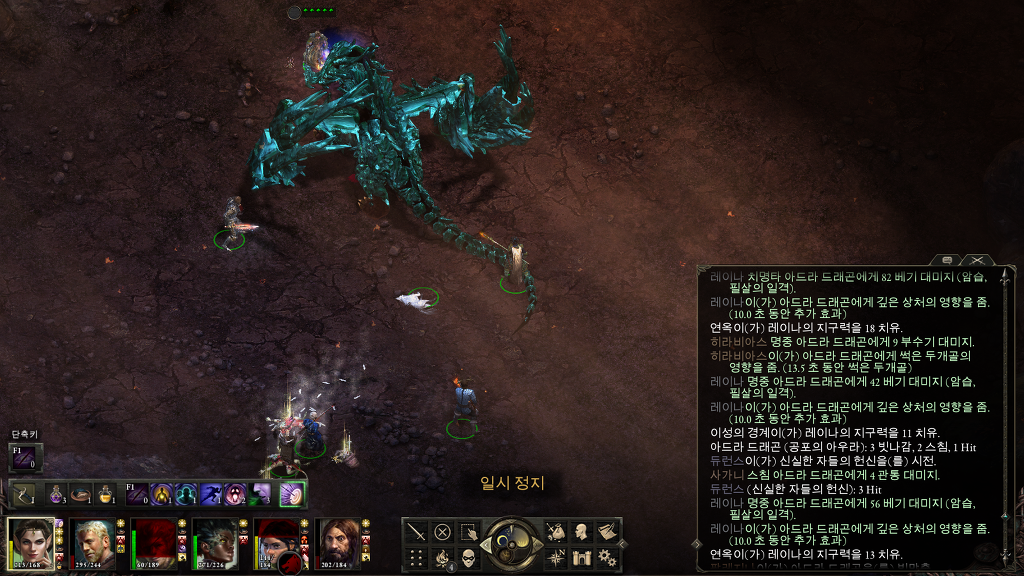Select the elf woman party portrait

pos(32,543)
